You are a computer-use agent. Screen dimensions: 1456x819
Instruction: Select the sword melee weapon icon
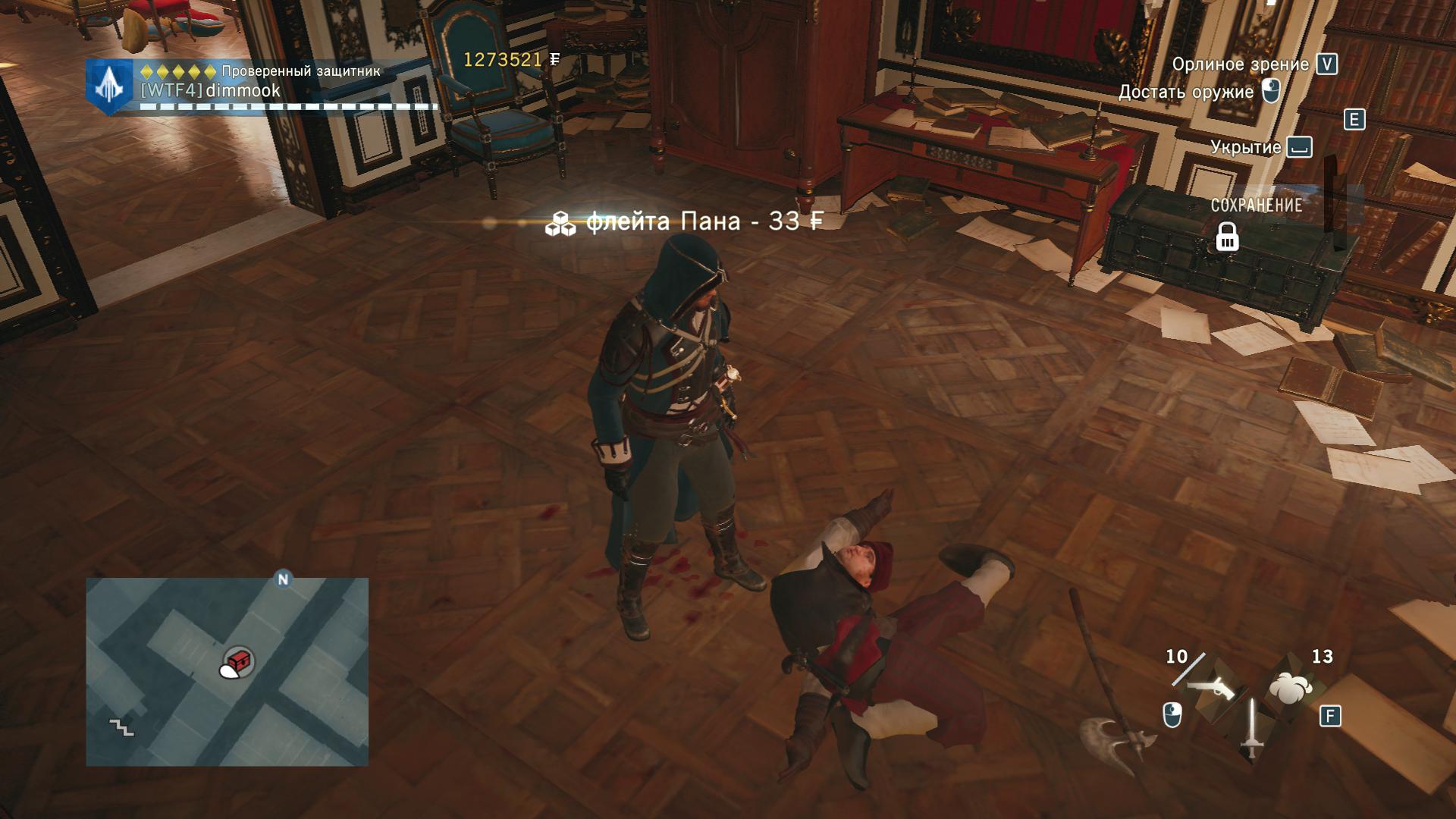click(1251, 729)
